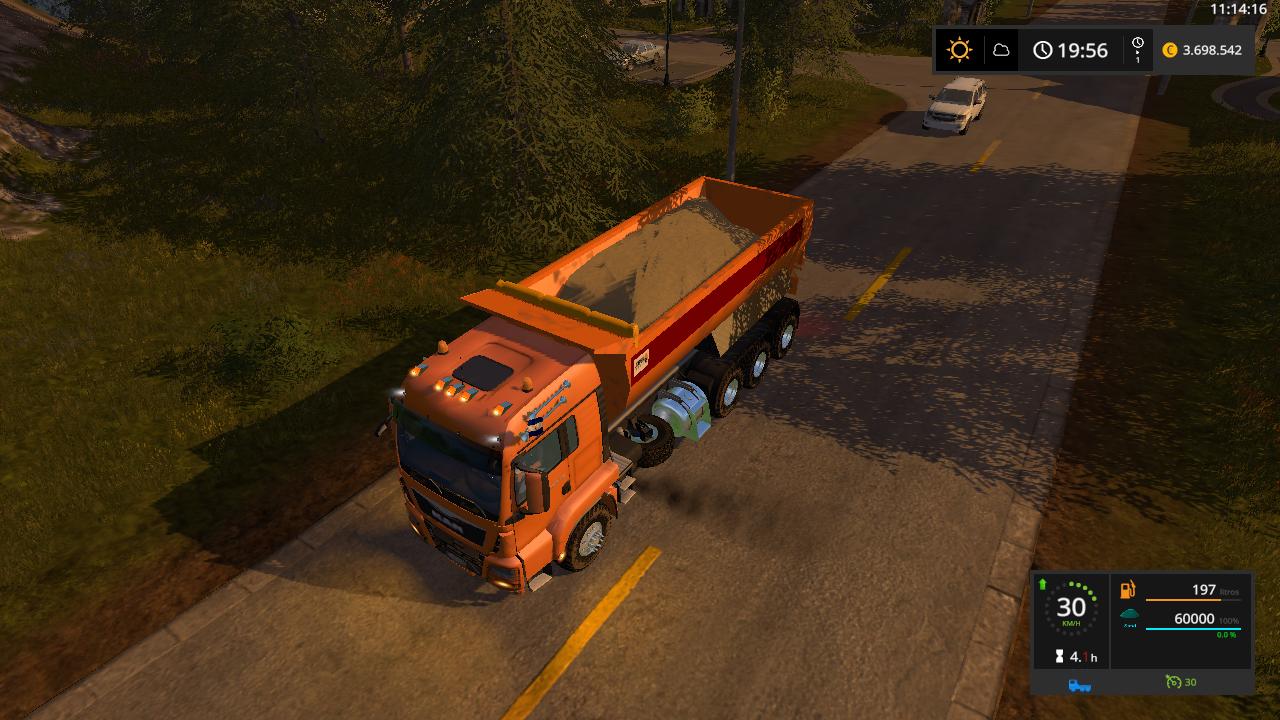The image size is (1280, 720).
Task: Select the teal fill-type pile icon
Action: 1129,617
